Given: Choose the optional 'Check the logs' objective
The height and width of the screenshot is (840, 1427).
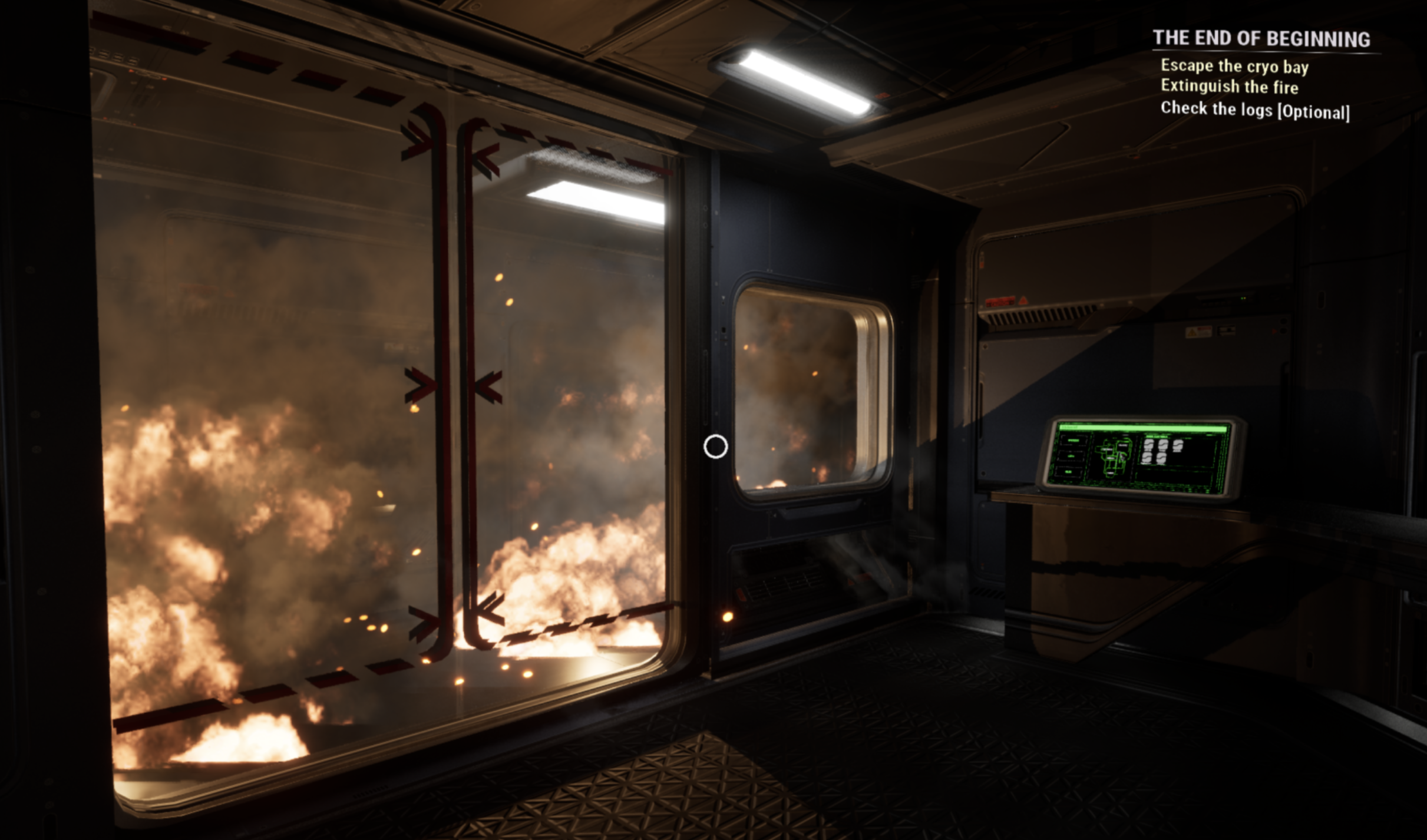Looking at the screenshot, I should point(1254,110).
